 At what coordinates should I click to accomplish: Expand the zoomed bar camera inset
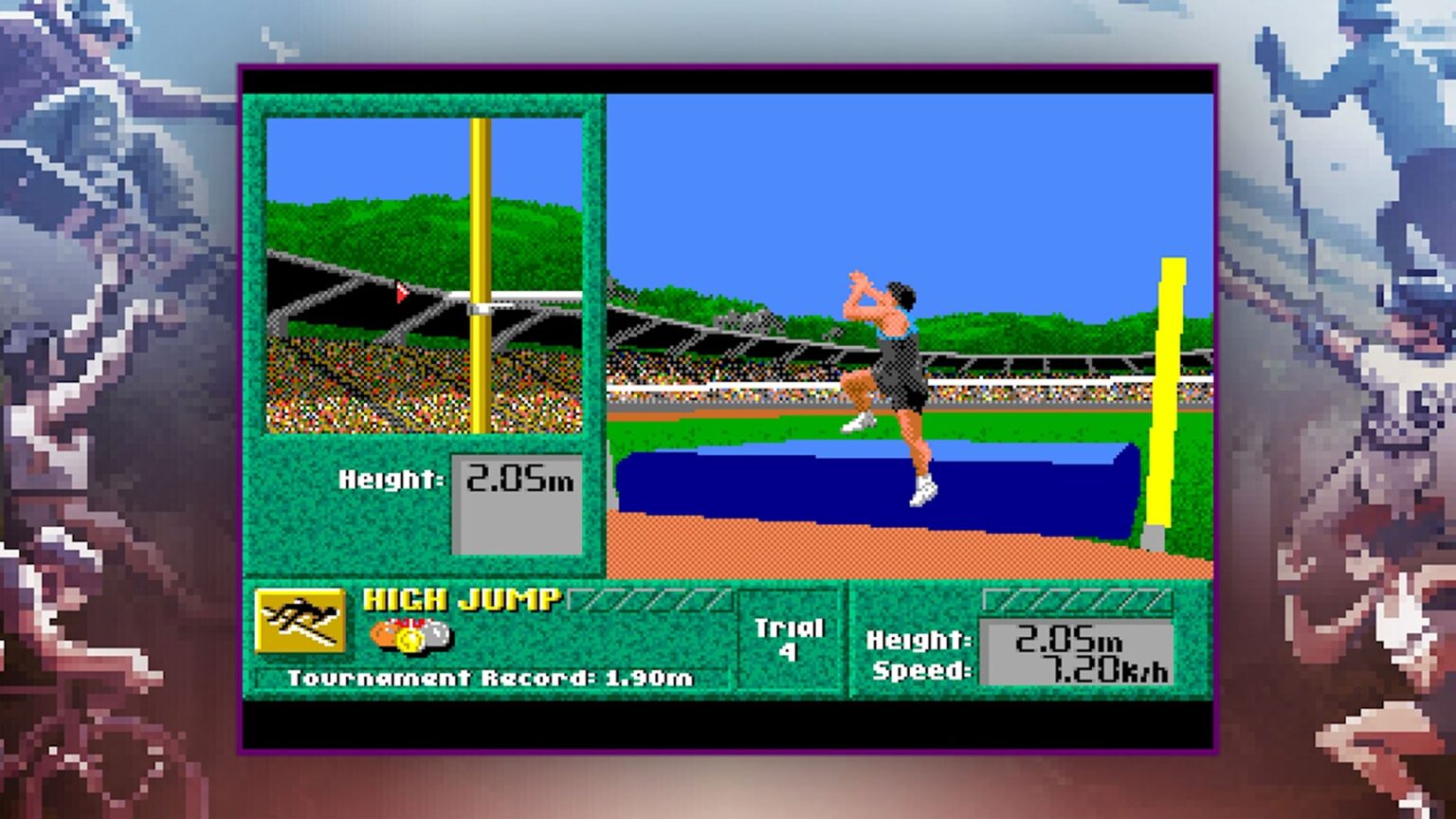[x=427, y=275]
